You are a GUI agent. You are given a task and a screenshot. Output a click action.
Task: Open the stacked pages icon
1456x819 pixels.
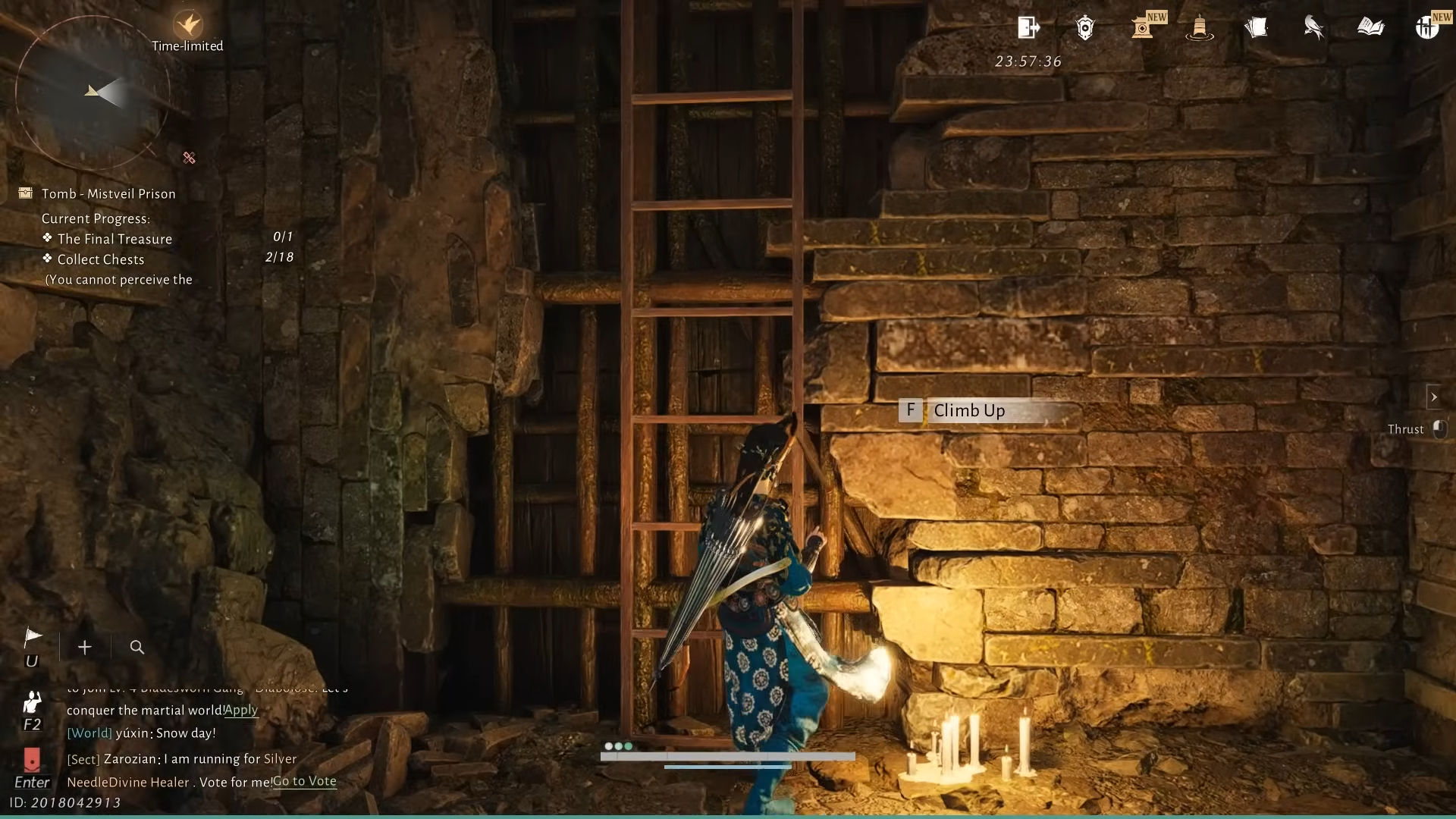click(1256, 28)
